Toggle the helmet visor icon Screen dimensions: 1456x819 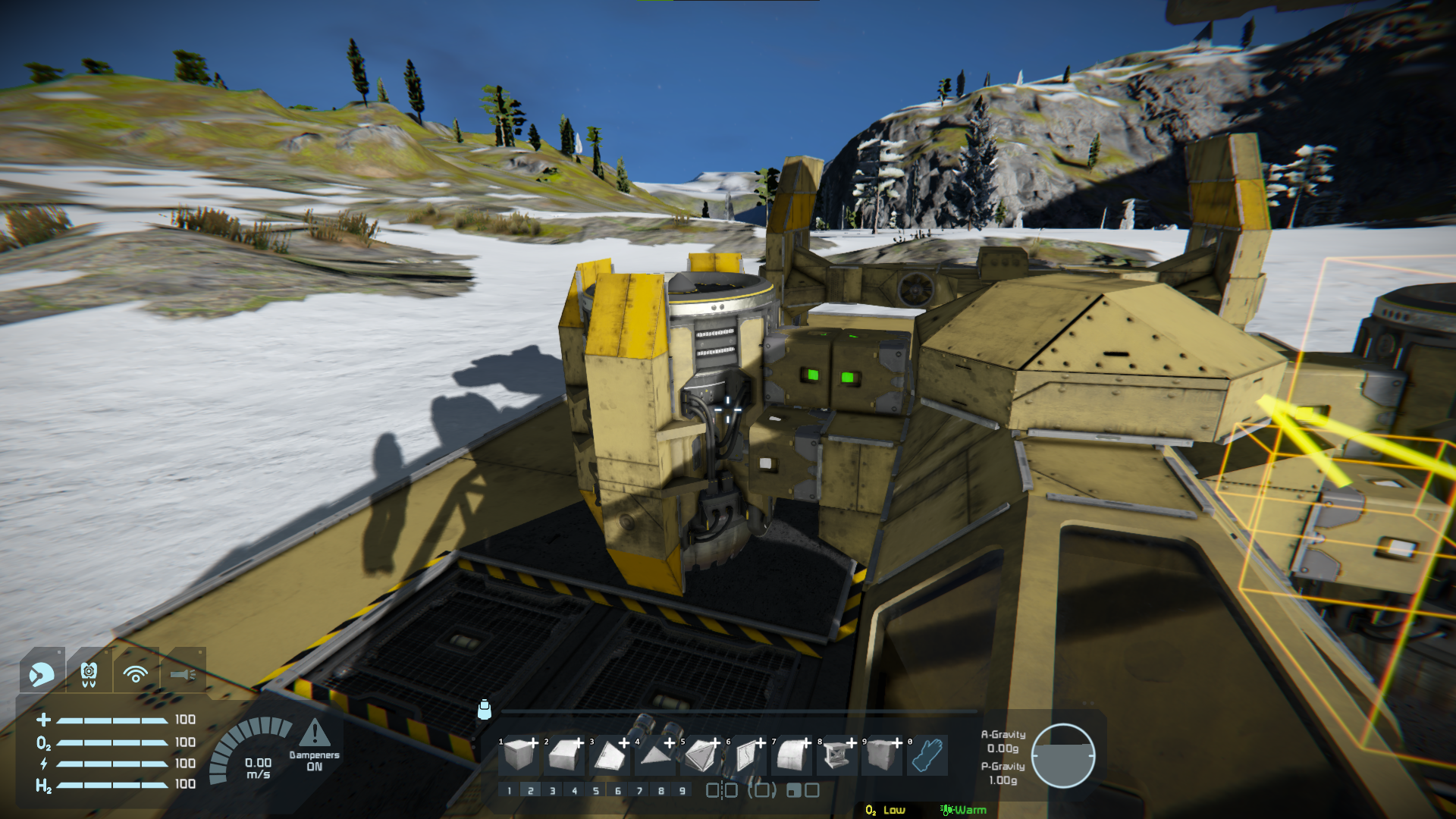tap(41, 673)
